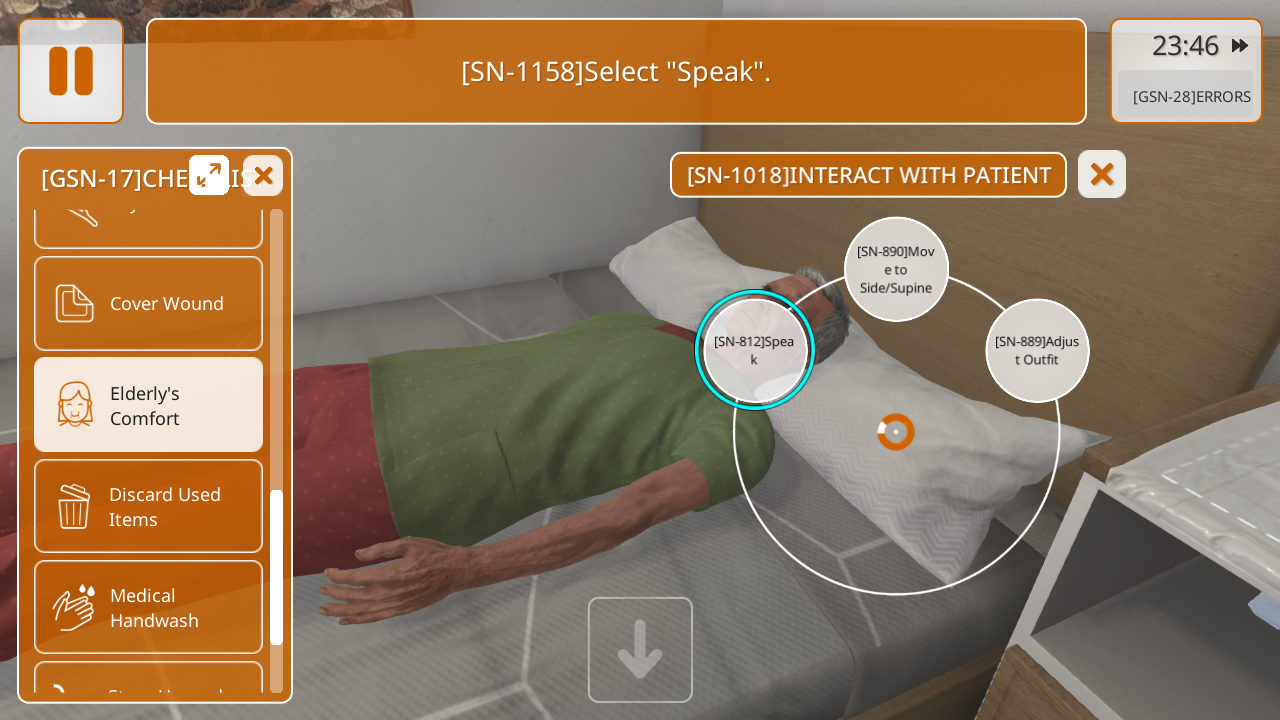Select the Speak radial option
1280x720 pixels.
pos(755,350)
